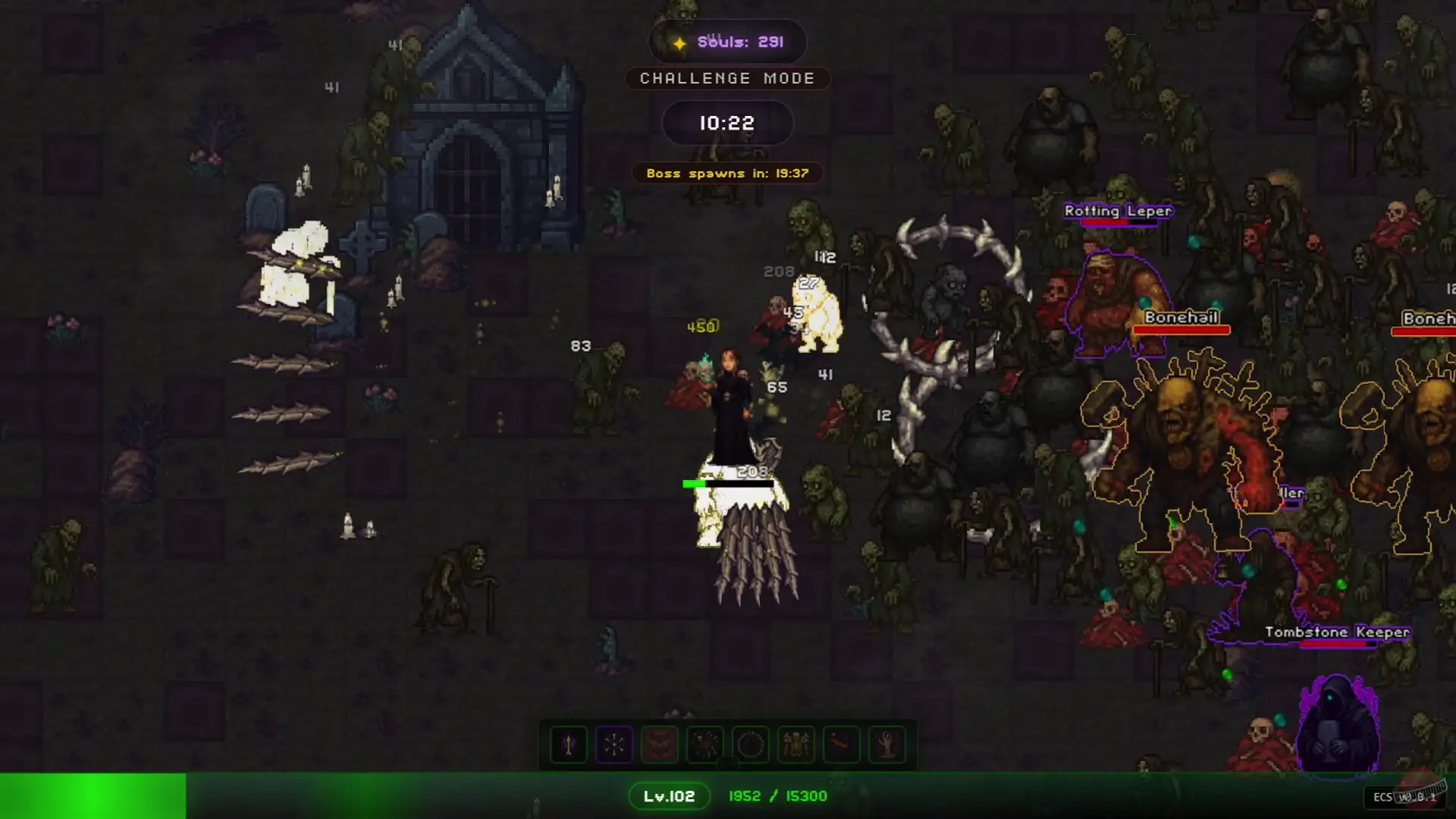The image size is (1456, 819).
Task: Select the bone spear ability icon
Action: coord(568,745)
